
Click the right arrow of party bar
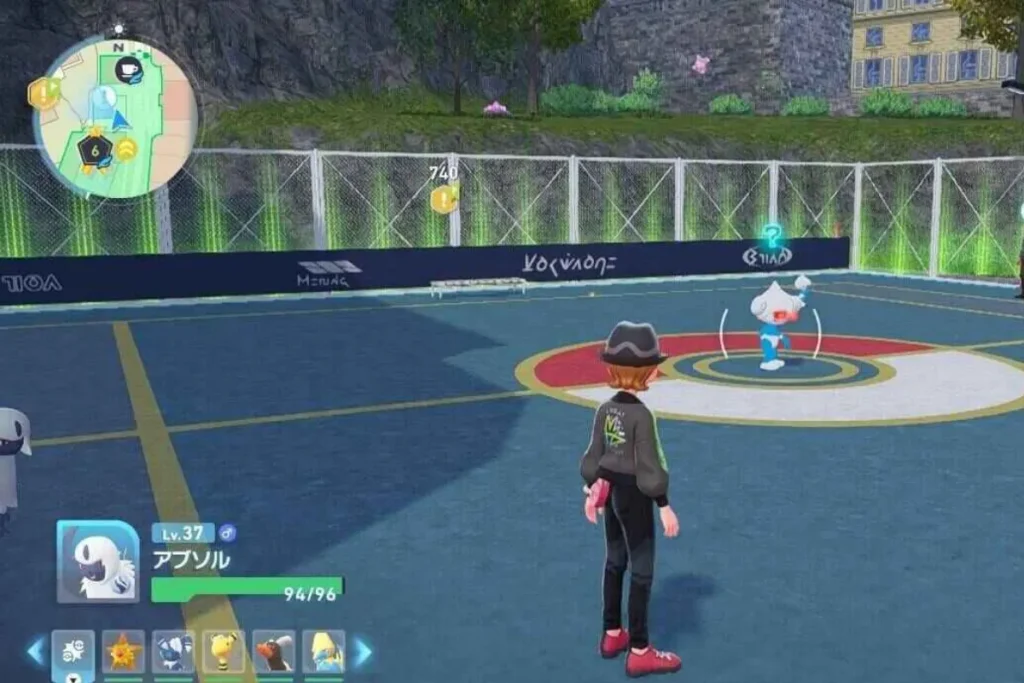(363, 652)
